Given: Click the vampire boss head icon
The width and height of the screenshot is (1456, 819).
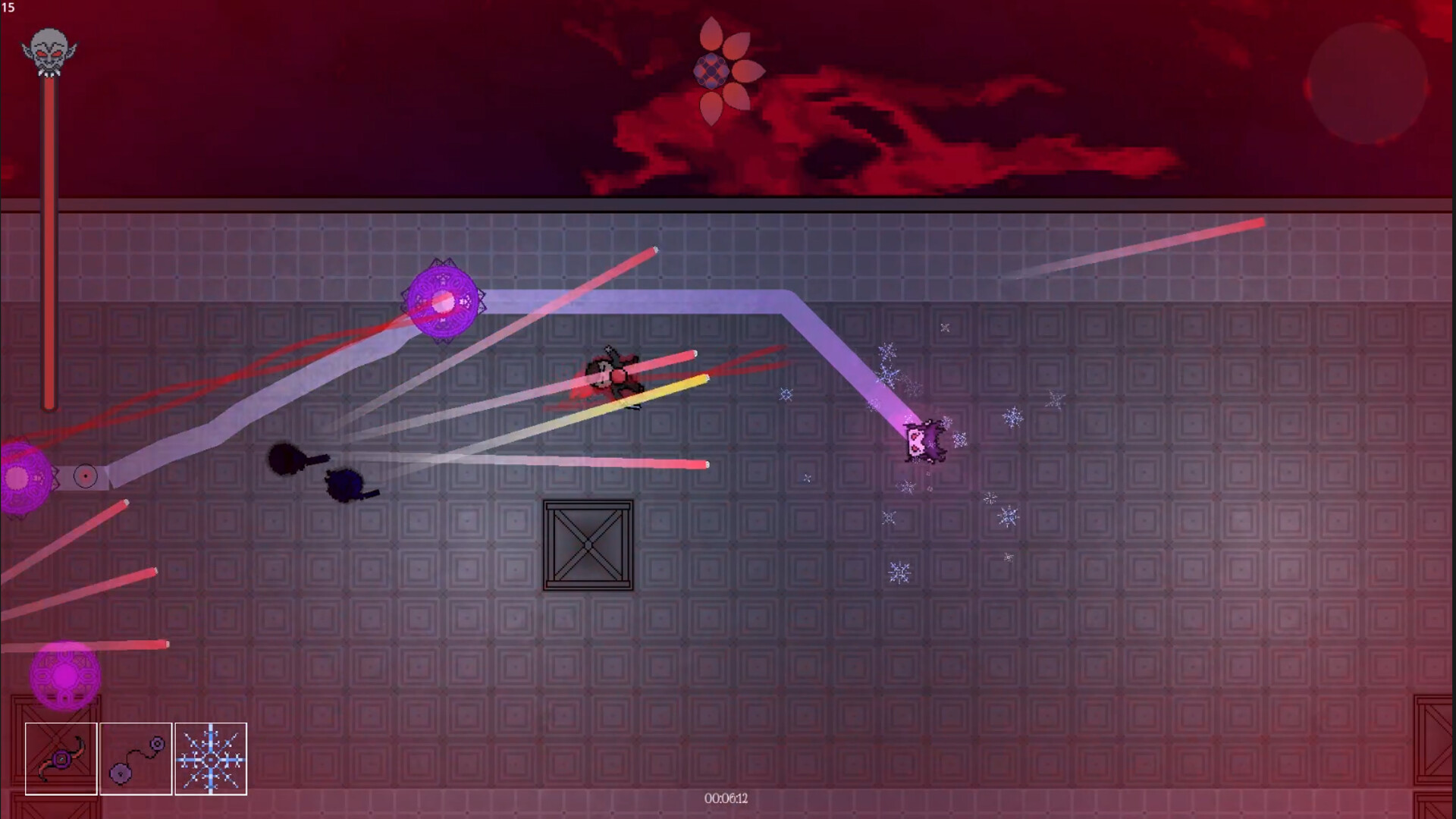Looking at the screenshot, I should [49, 52].
